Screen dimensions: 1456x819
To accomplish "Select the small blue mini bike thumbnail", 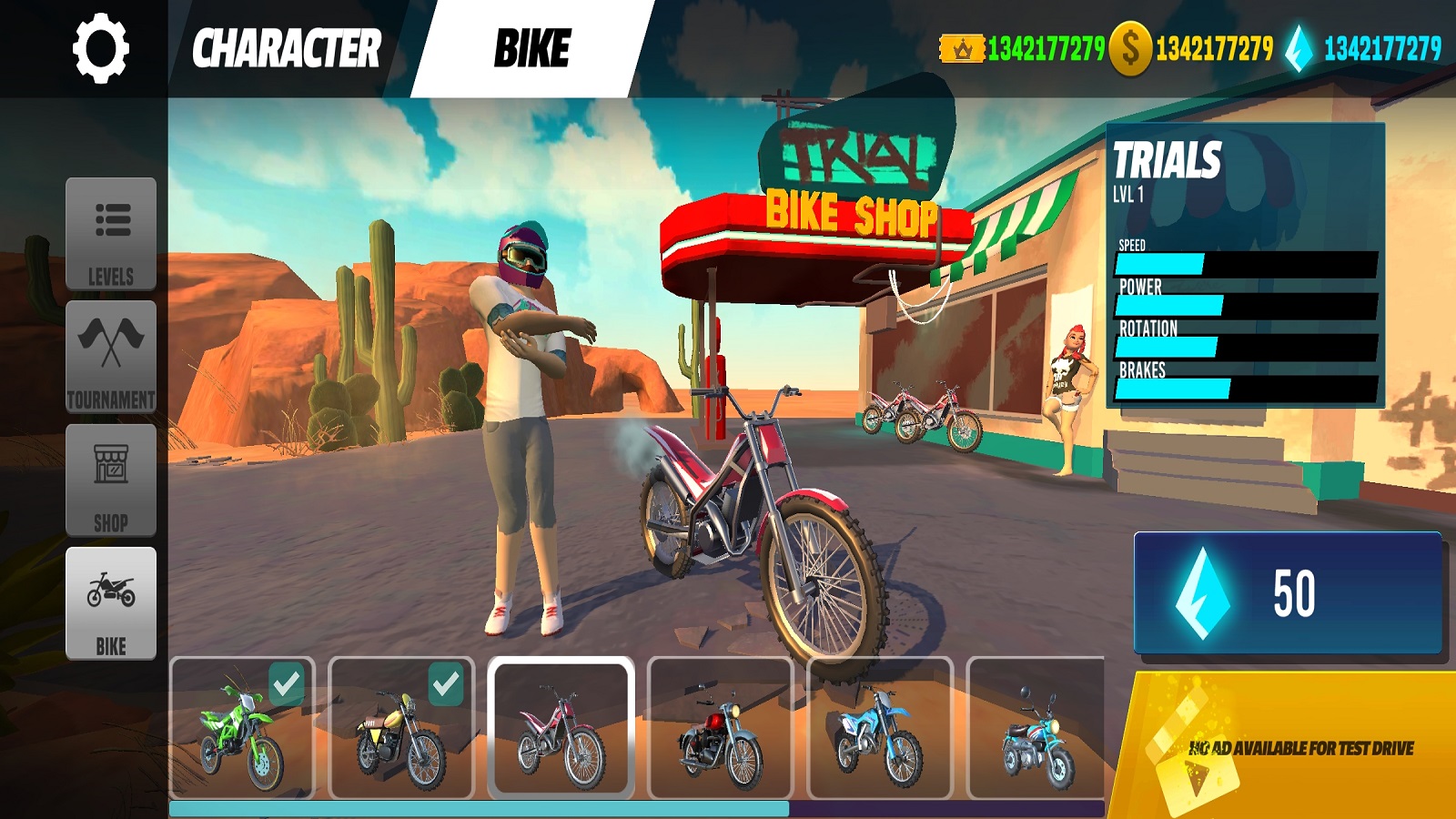I will pos(1036,728).
